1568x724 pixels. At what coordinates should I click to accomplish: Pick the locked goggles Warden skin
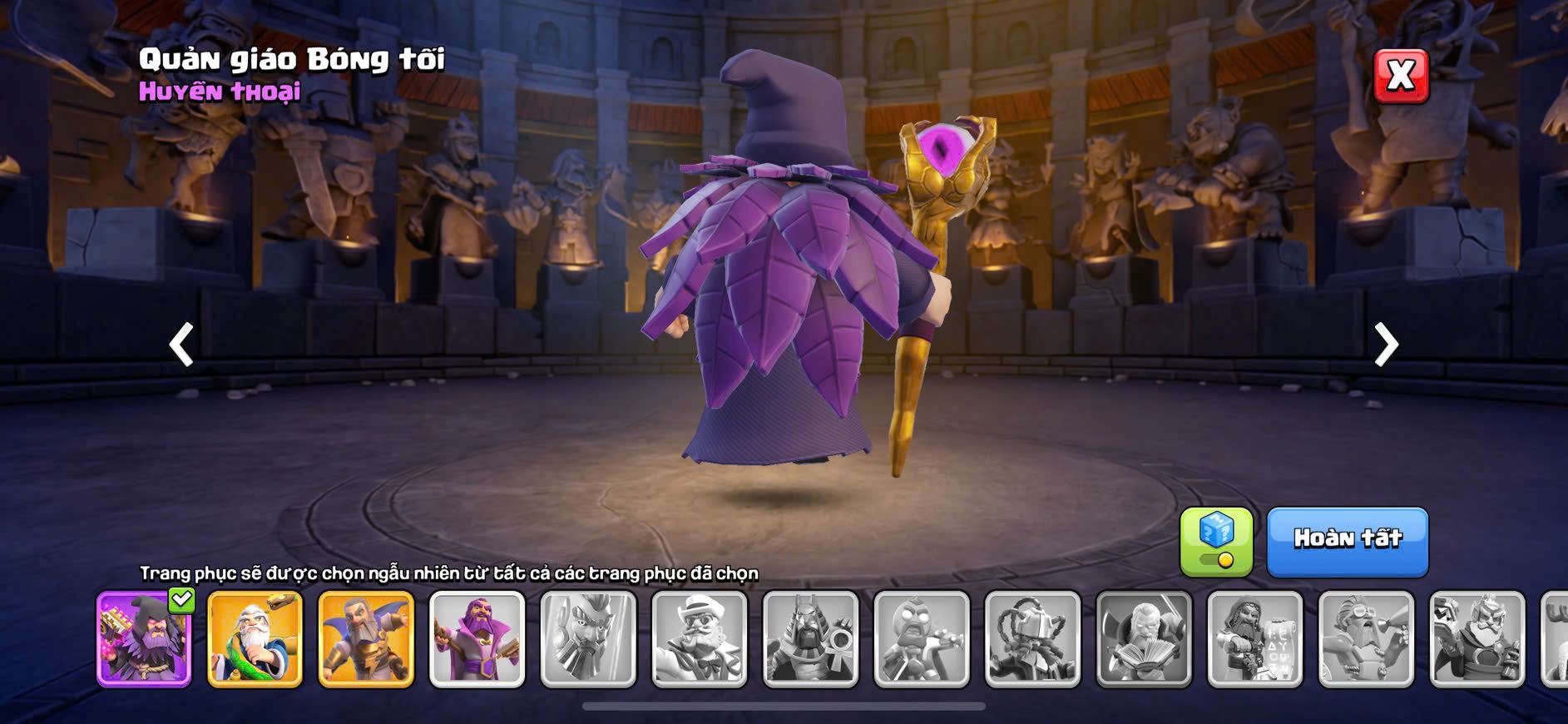(x=1366, y=639)
